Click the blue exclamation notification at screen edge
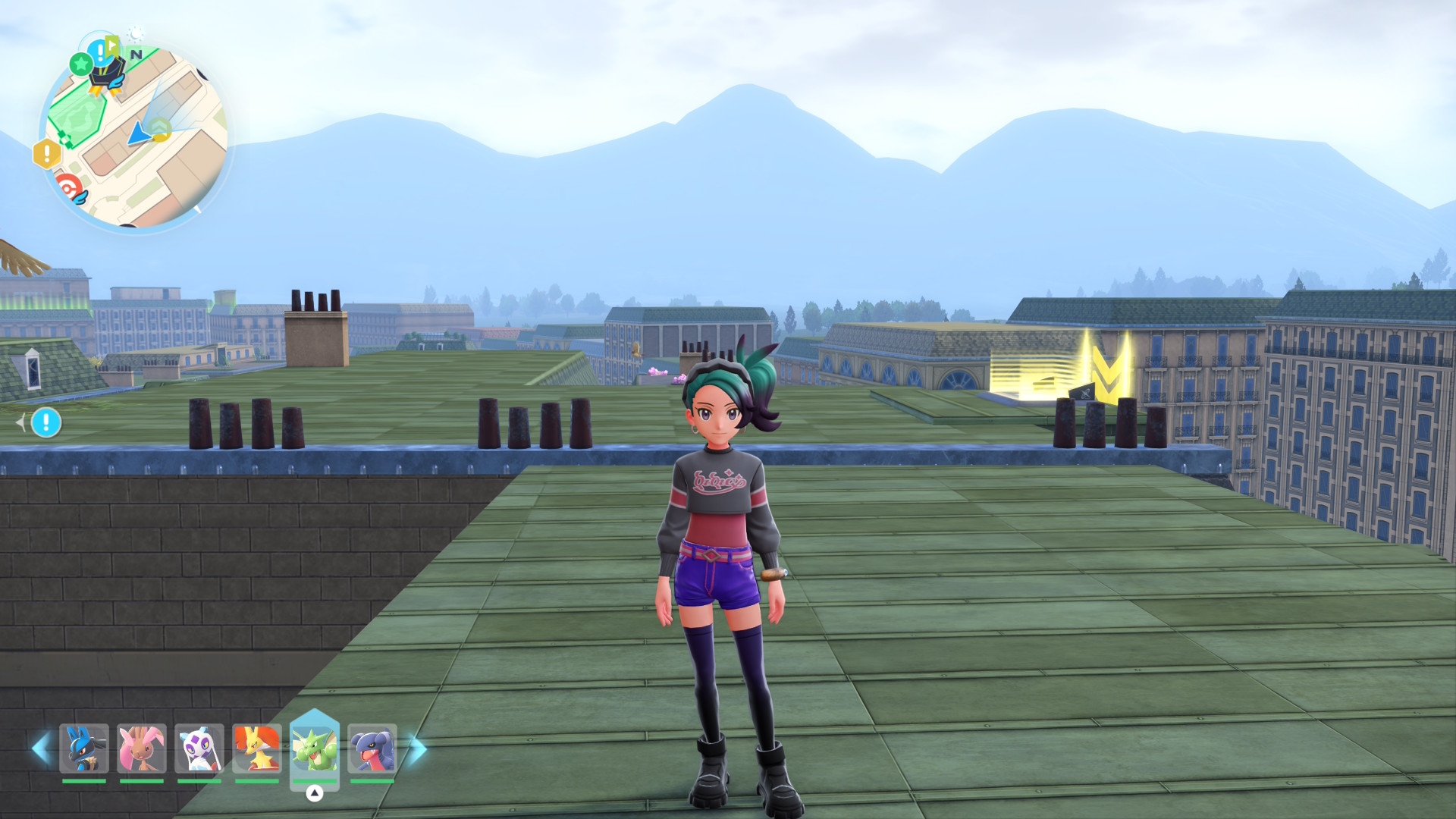This screenshot has height=819, width=1456. (x=46, y=422)
